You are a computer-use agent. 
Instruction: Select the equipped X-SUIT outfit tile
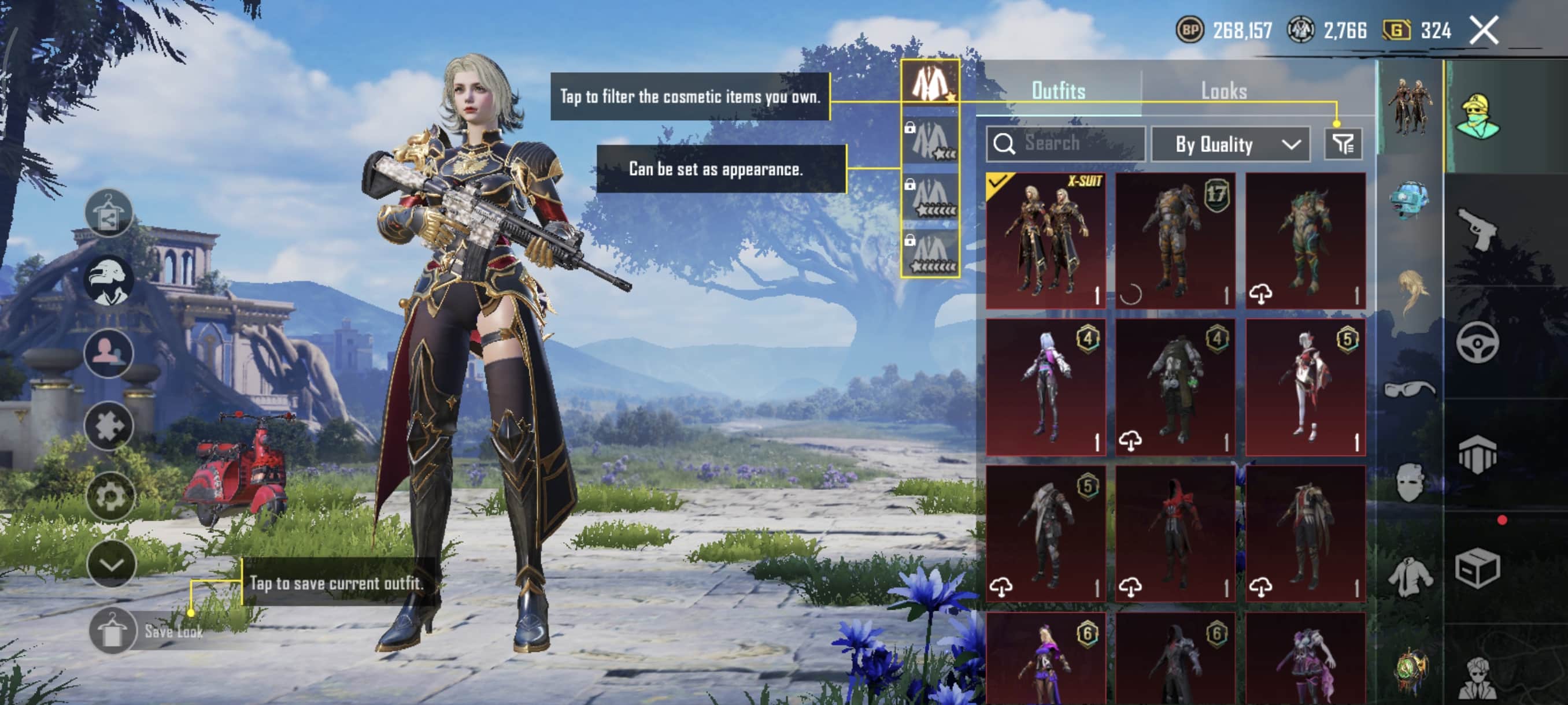(x=1045, y=240)
